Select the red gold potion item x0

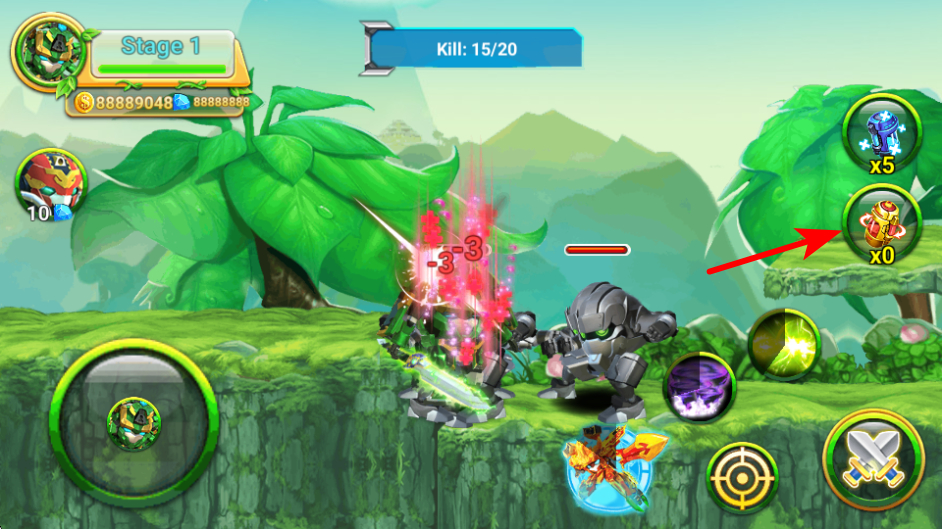pyautogui.click(x=881, y=222)
